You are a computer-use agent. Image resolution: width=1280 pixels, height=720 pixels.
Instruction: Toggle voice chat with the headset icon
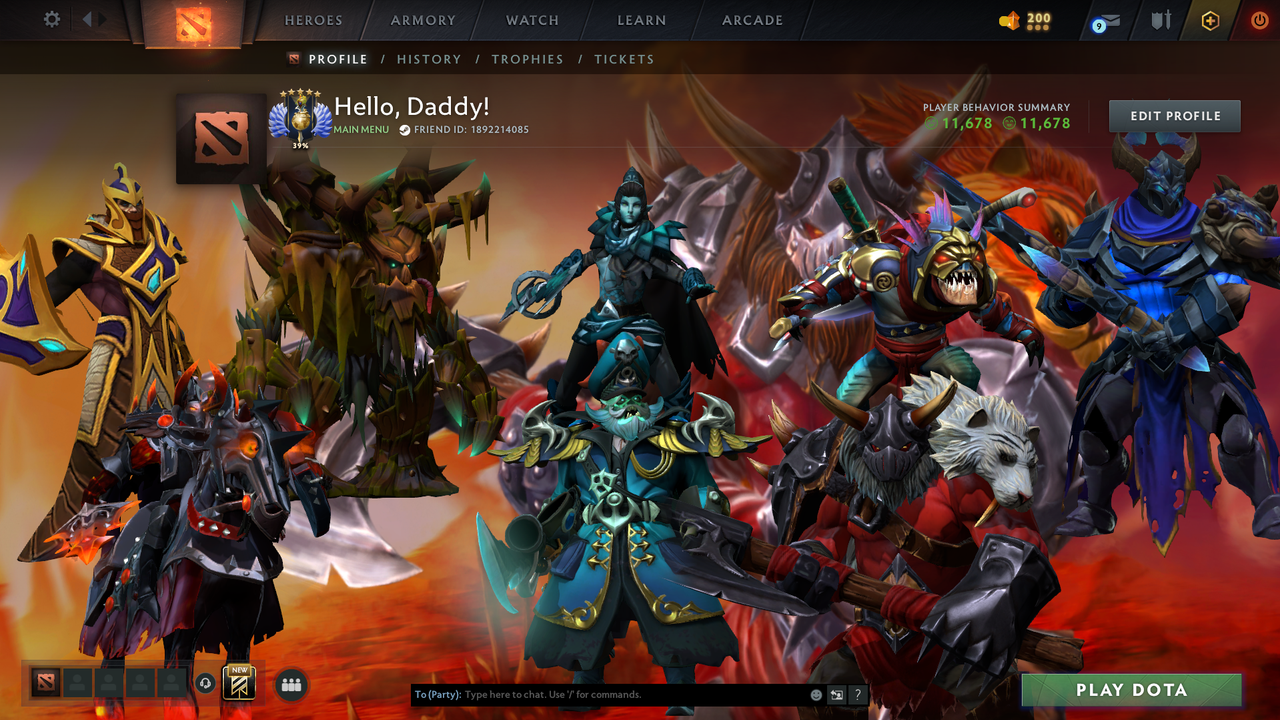[x=204, y=684]
